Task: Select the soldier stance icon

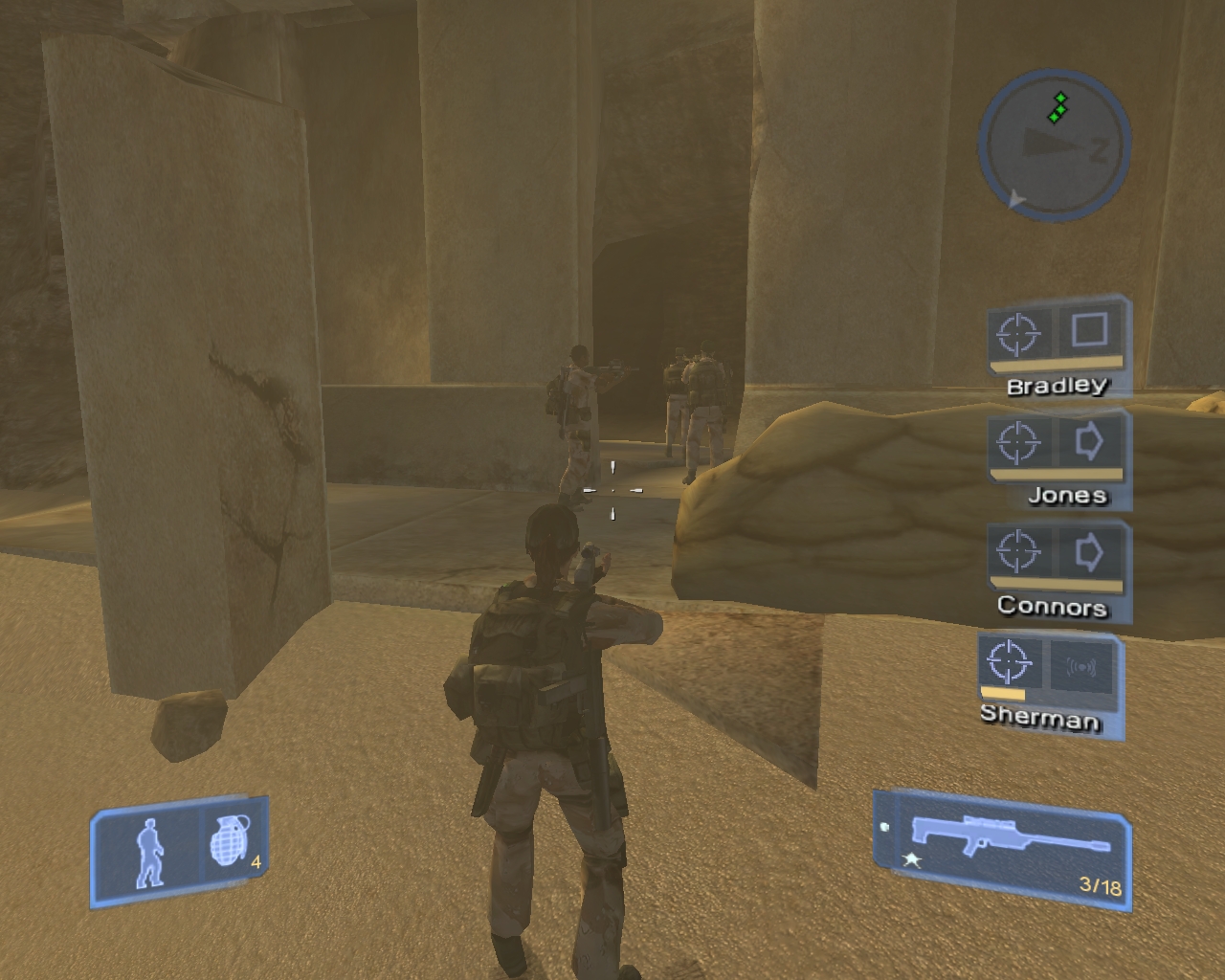Action: (149, 853)
